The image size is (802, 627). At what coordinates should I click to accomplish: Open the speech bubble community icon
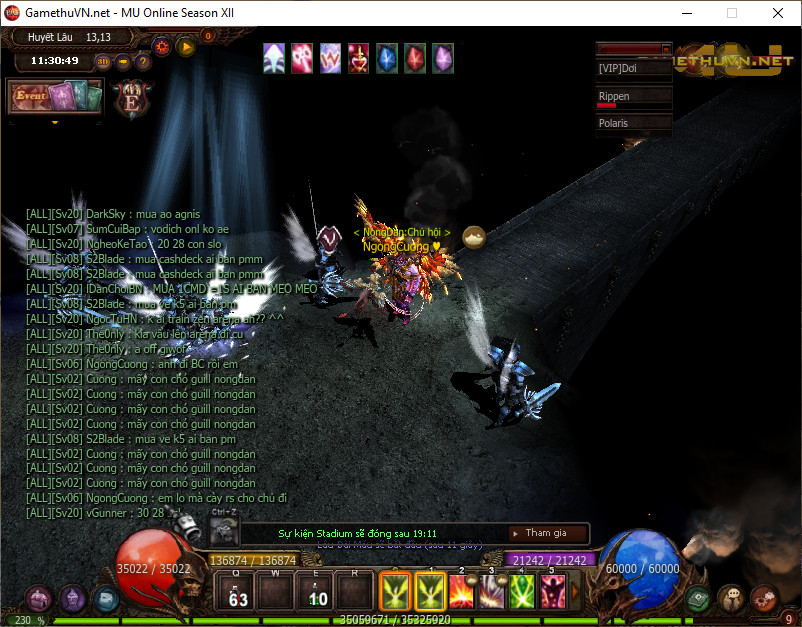(731, 598)
